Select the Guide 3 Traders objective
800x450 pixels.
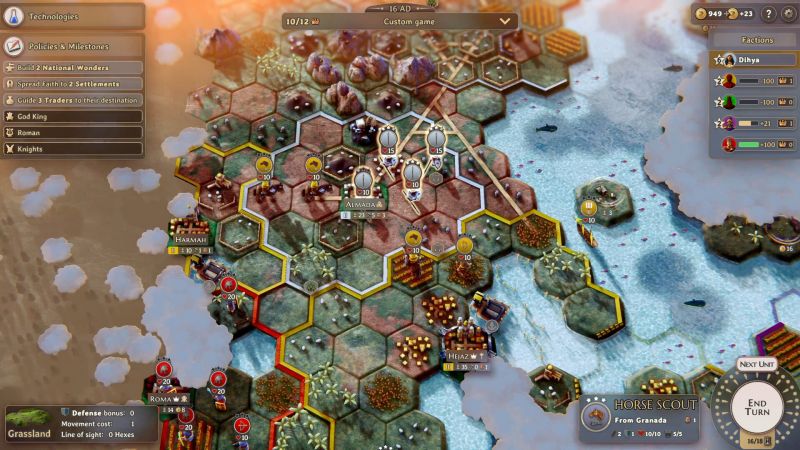[x=72, y=100]
